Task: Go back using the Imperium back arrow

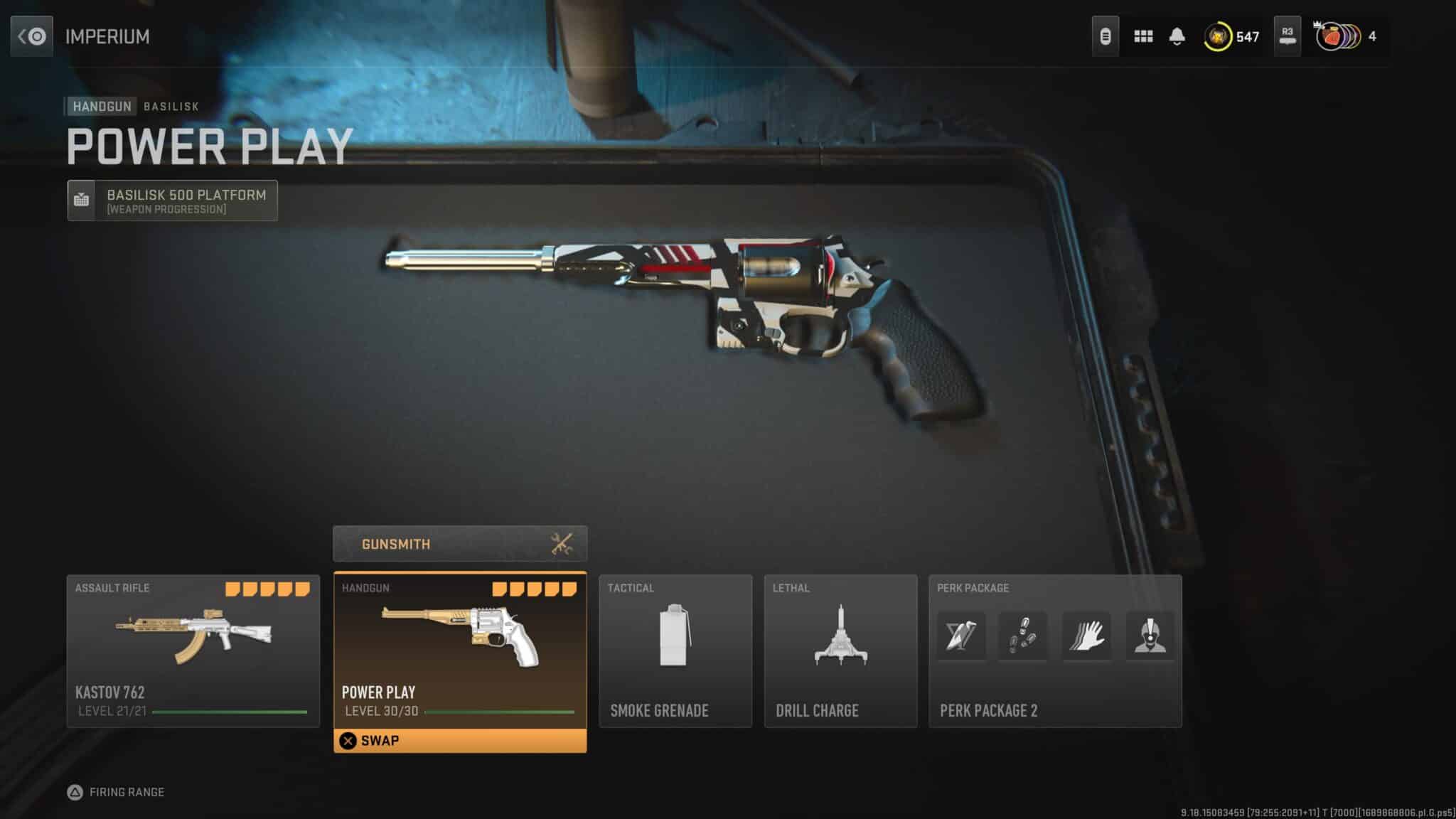Action: (31, 36)
